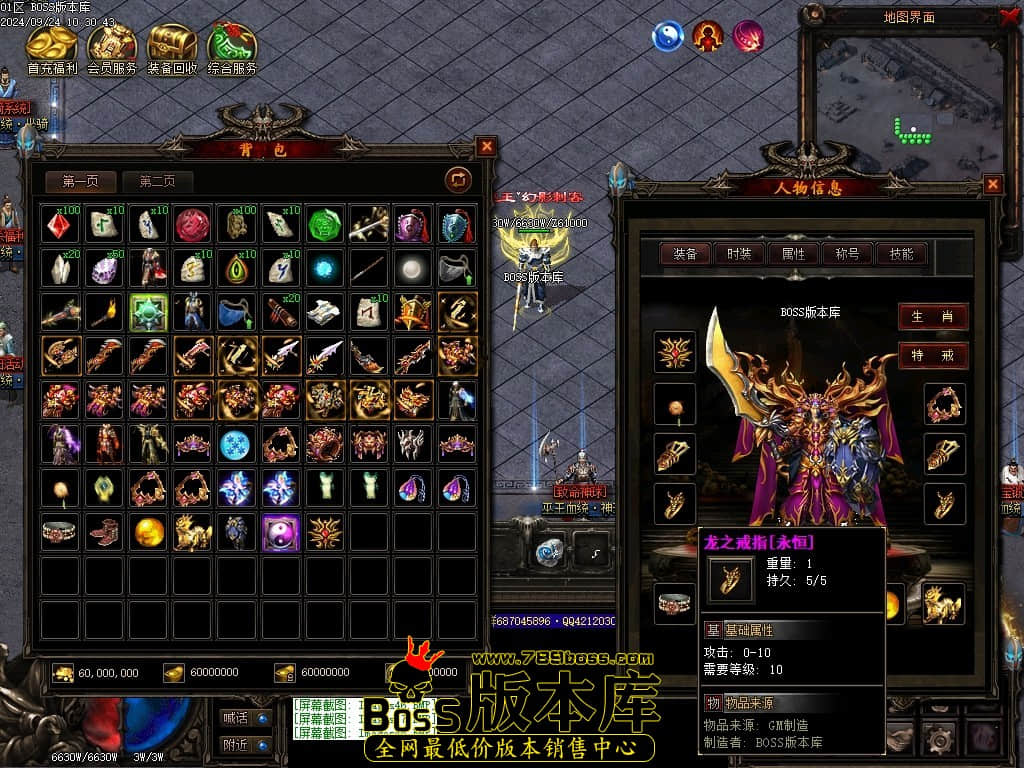Open the 属性 attributes tab

(x=793, y=254)
